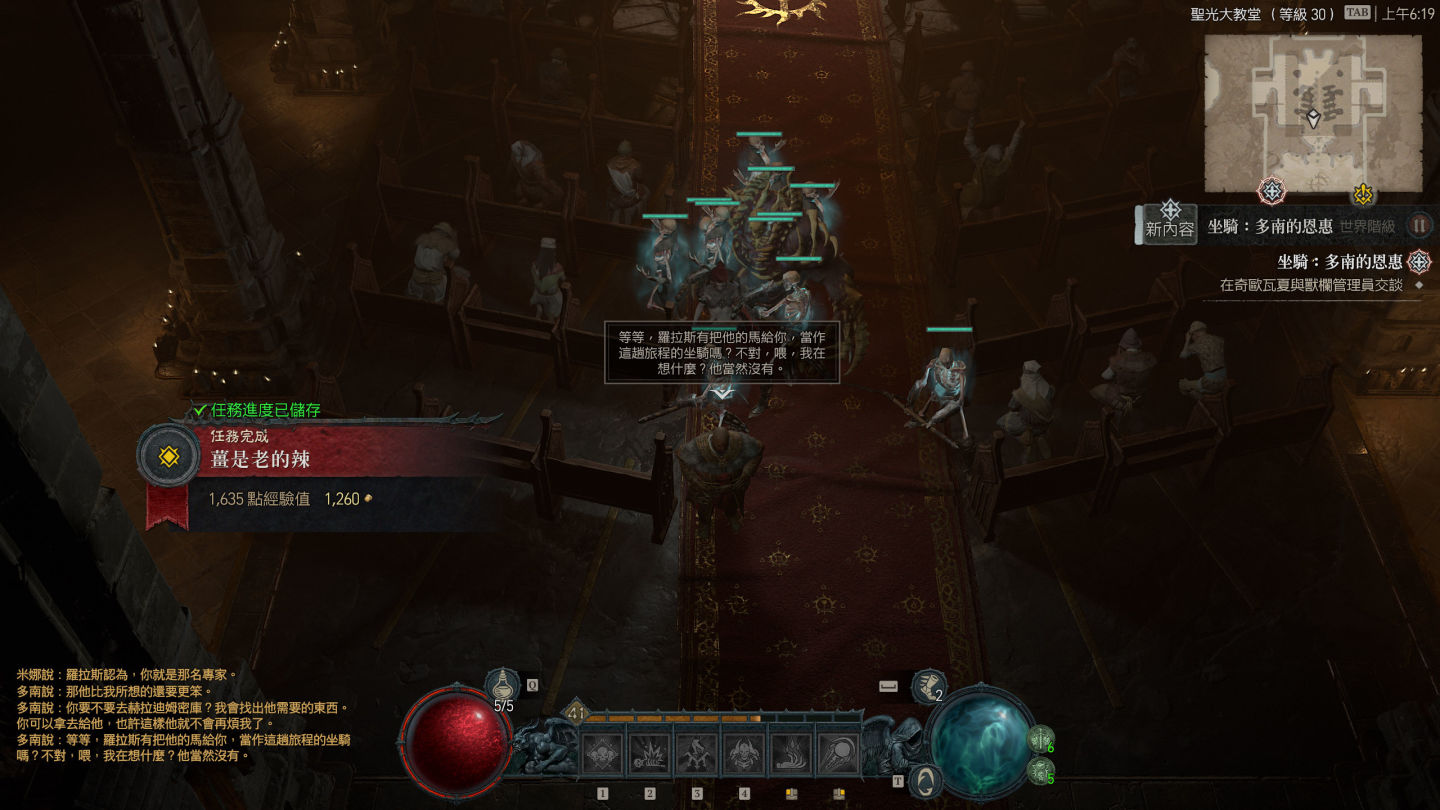Advance the NPC dialogue speech box
This screenshot has height=810, width=1440.
coord(721,351)
